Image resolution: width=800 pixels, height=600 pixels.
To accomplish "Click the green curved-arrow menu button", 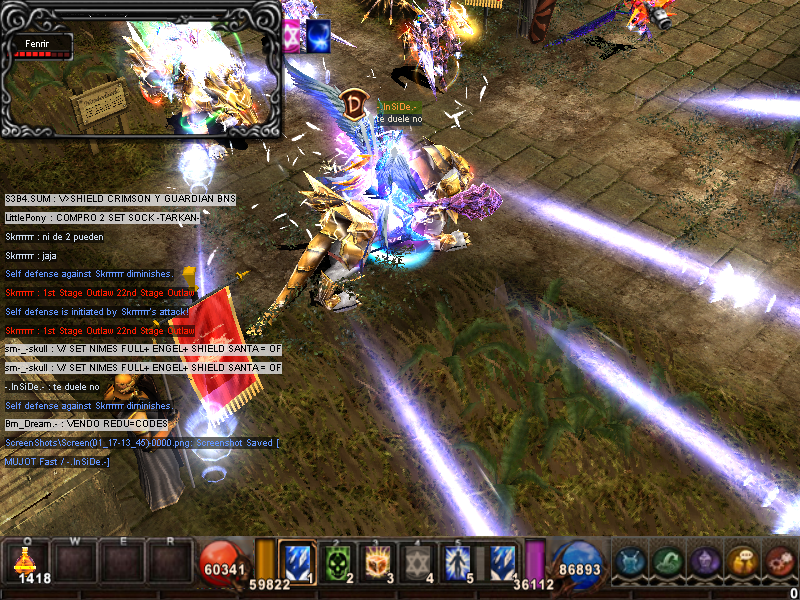I will (667, 562).
